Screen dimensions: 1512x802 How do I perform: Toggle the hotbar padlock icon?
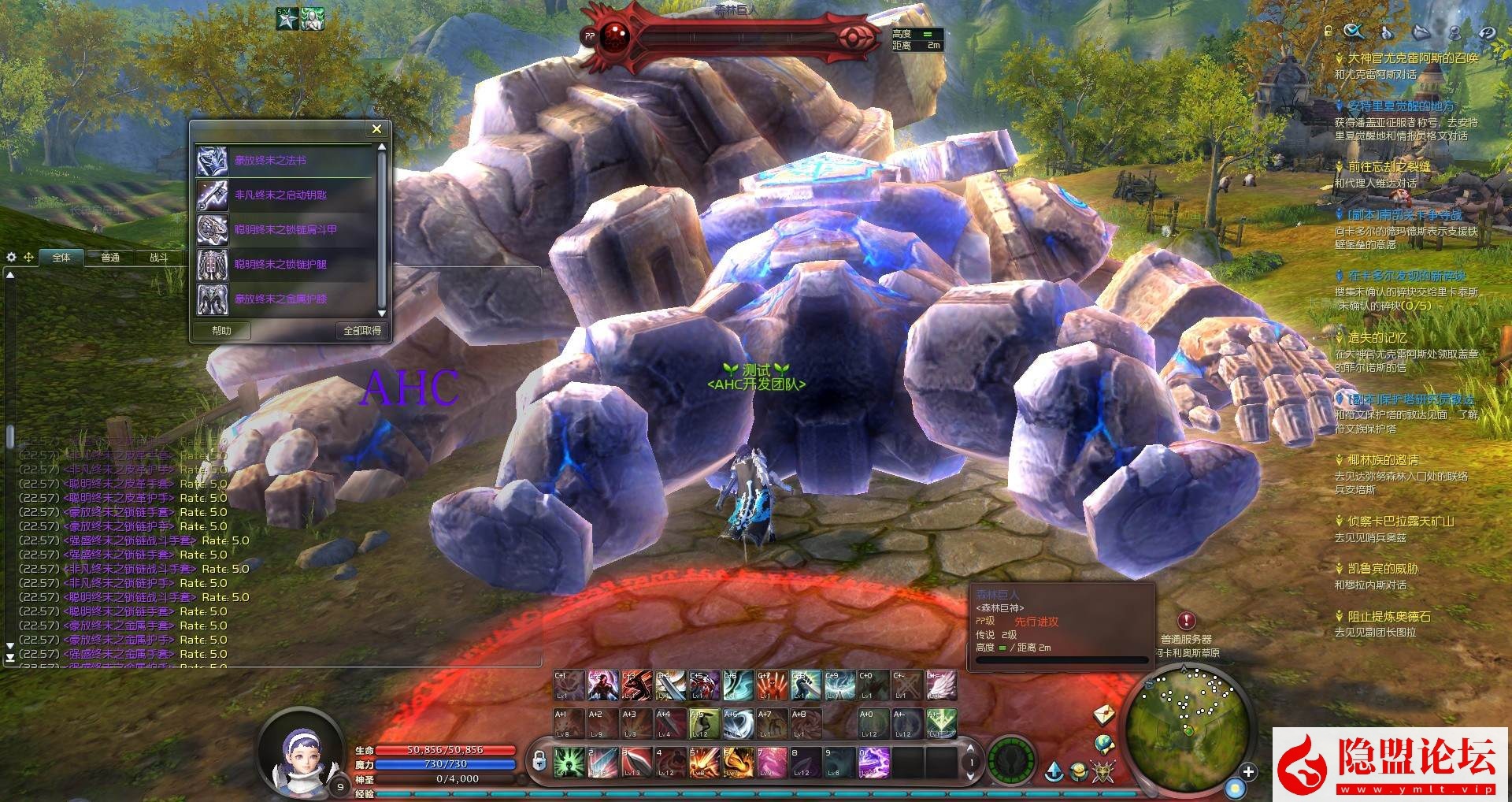539,760
